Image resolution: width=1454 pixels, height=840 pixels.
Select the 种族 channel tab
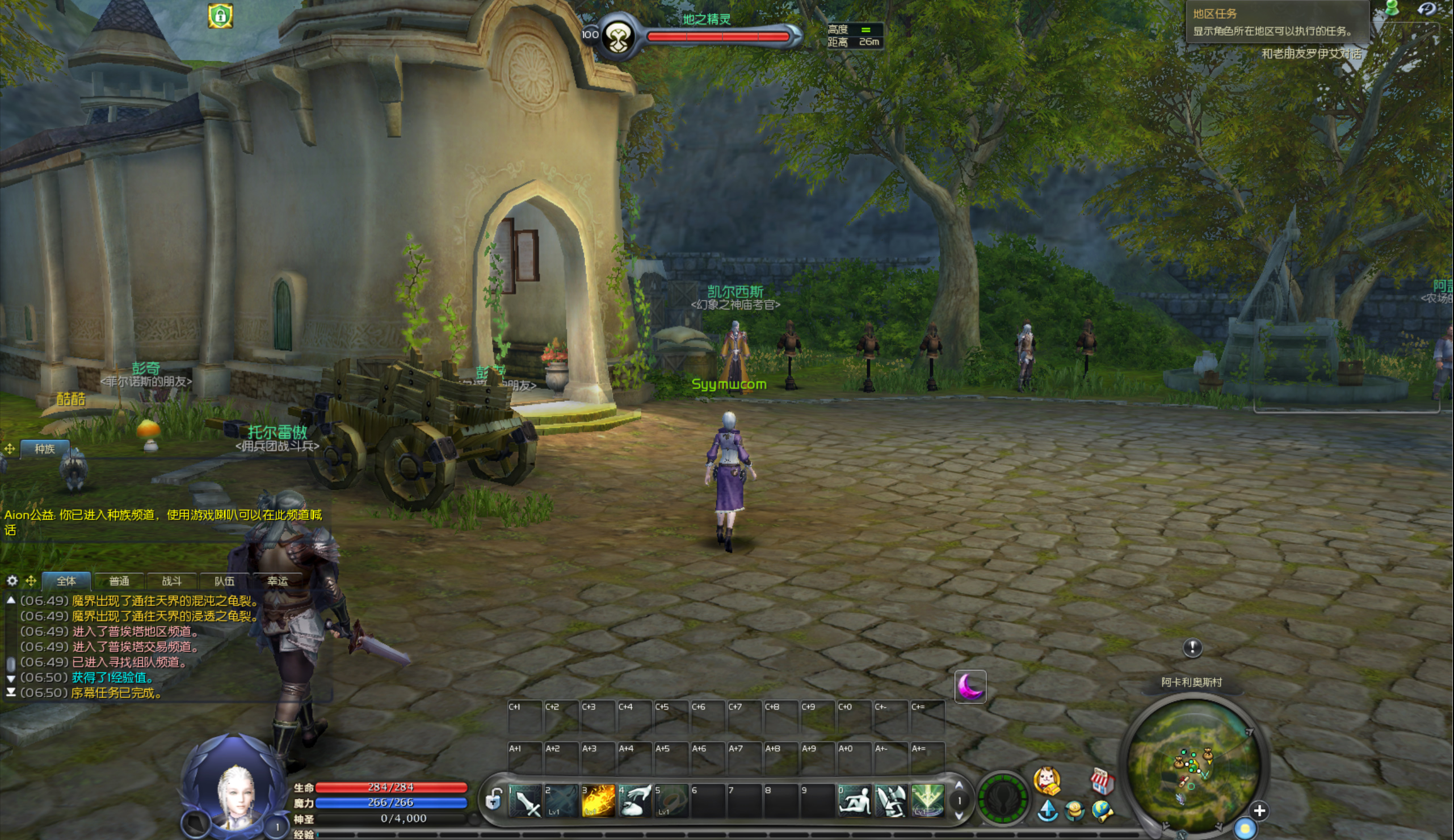(44, 449)
